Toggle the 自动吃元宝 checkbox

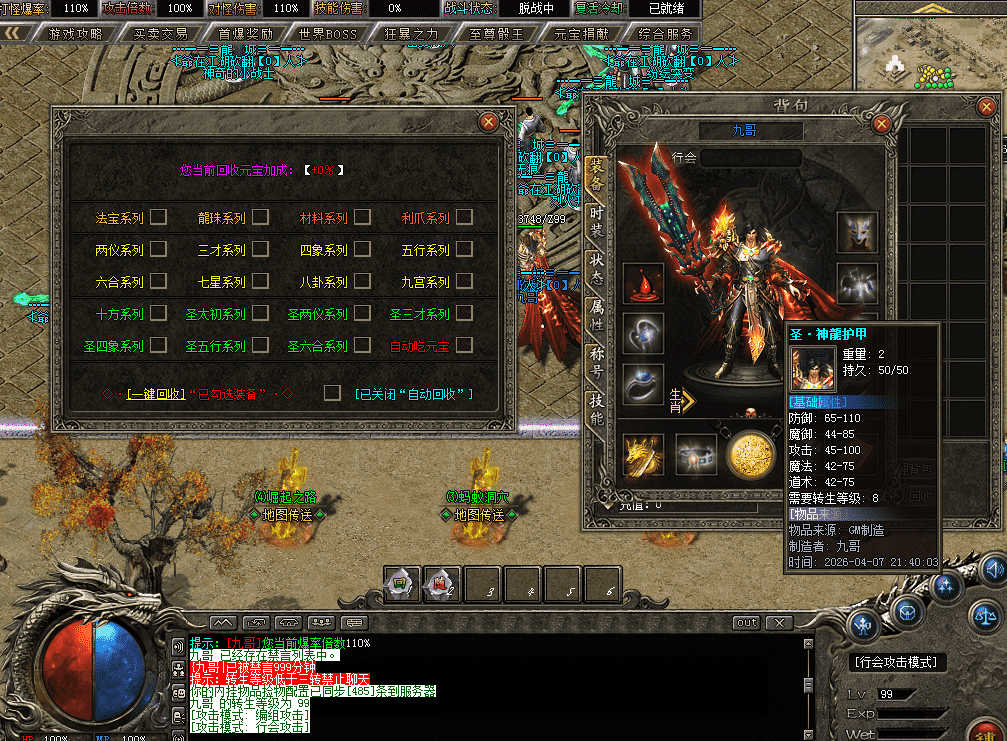[463, 346]
